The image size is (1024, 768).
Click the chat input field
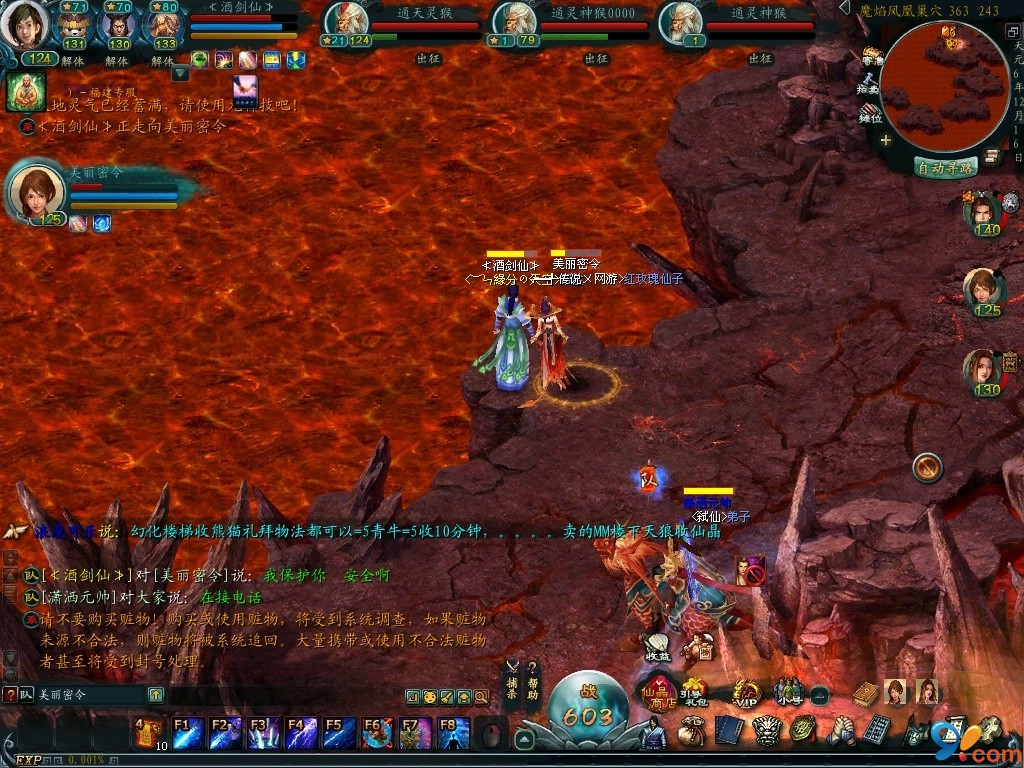[90, 694]
